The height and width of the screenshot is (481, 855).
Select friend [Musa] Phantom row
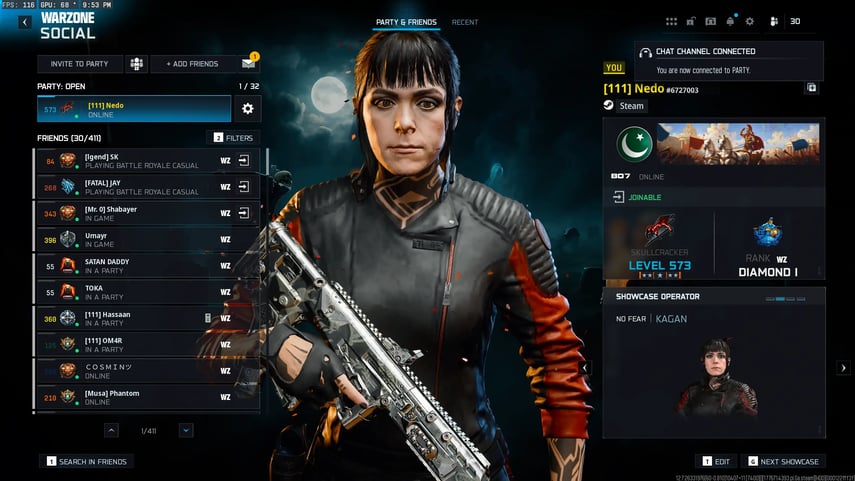140,397
